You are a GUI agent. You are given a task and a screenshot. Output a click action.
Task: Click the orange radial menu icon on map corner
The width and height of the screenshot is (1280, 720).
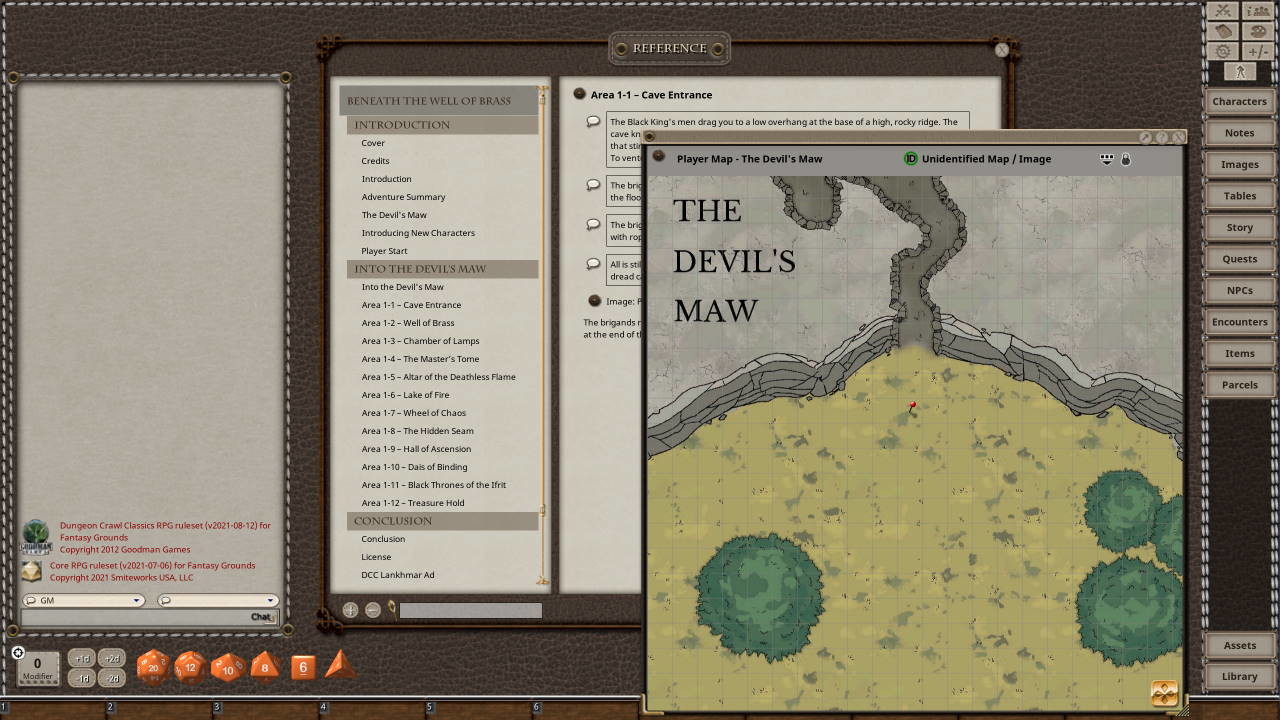coord(1165,692)
